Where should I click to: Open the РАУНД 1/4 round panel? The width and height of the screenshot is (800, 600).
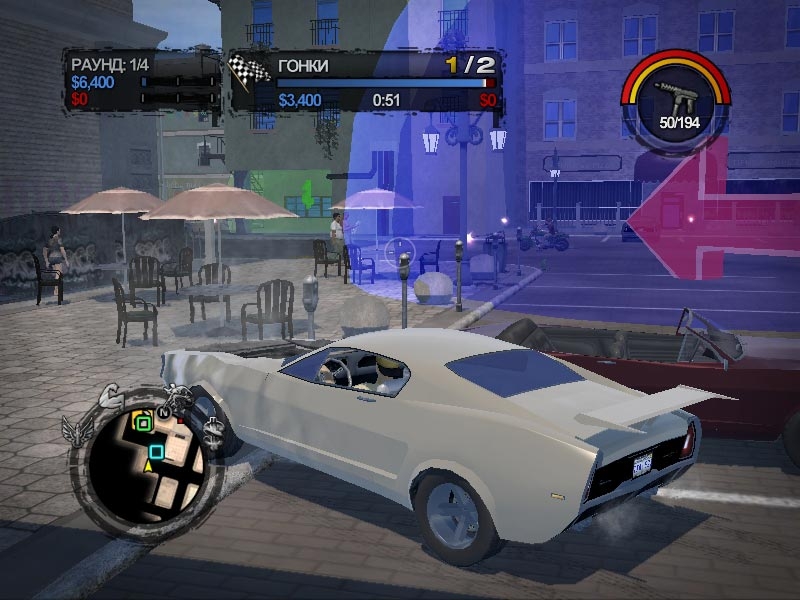140,80
